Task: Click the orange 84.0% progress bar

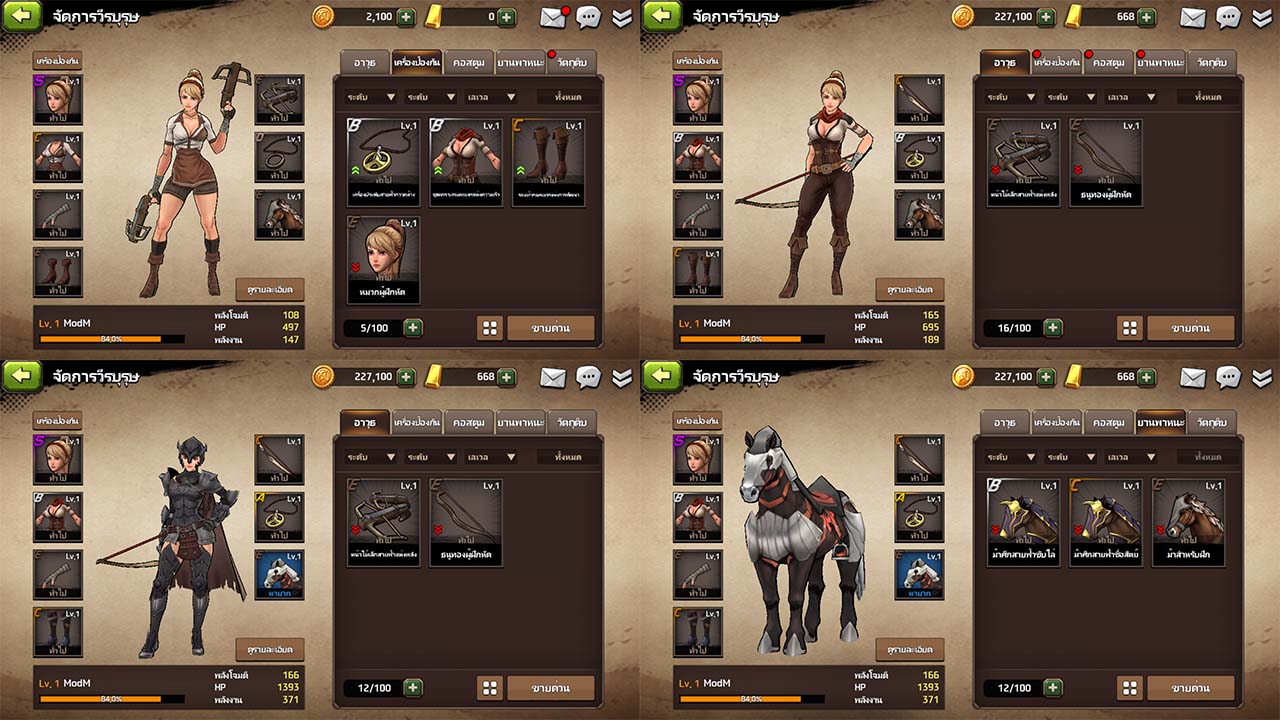Action: pos(110,339)
